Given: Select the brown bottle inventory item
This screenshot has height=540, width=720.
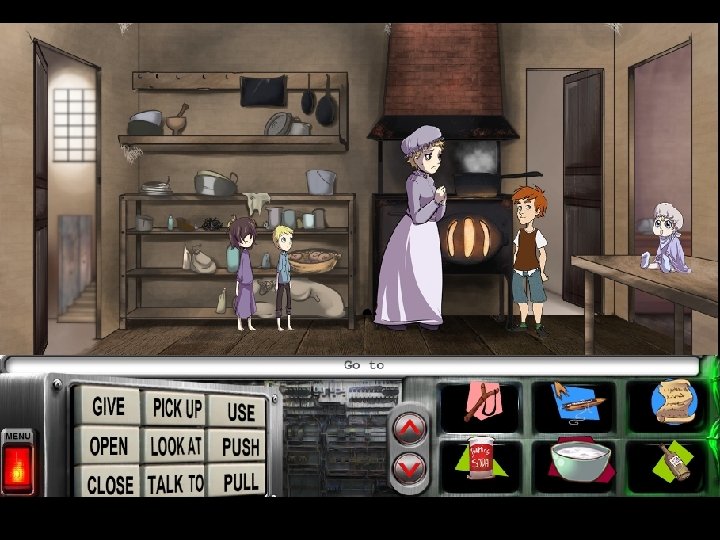Looking at the screenshot, I should point(672,464).
